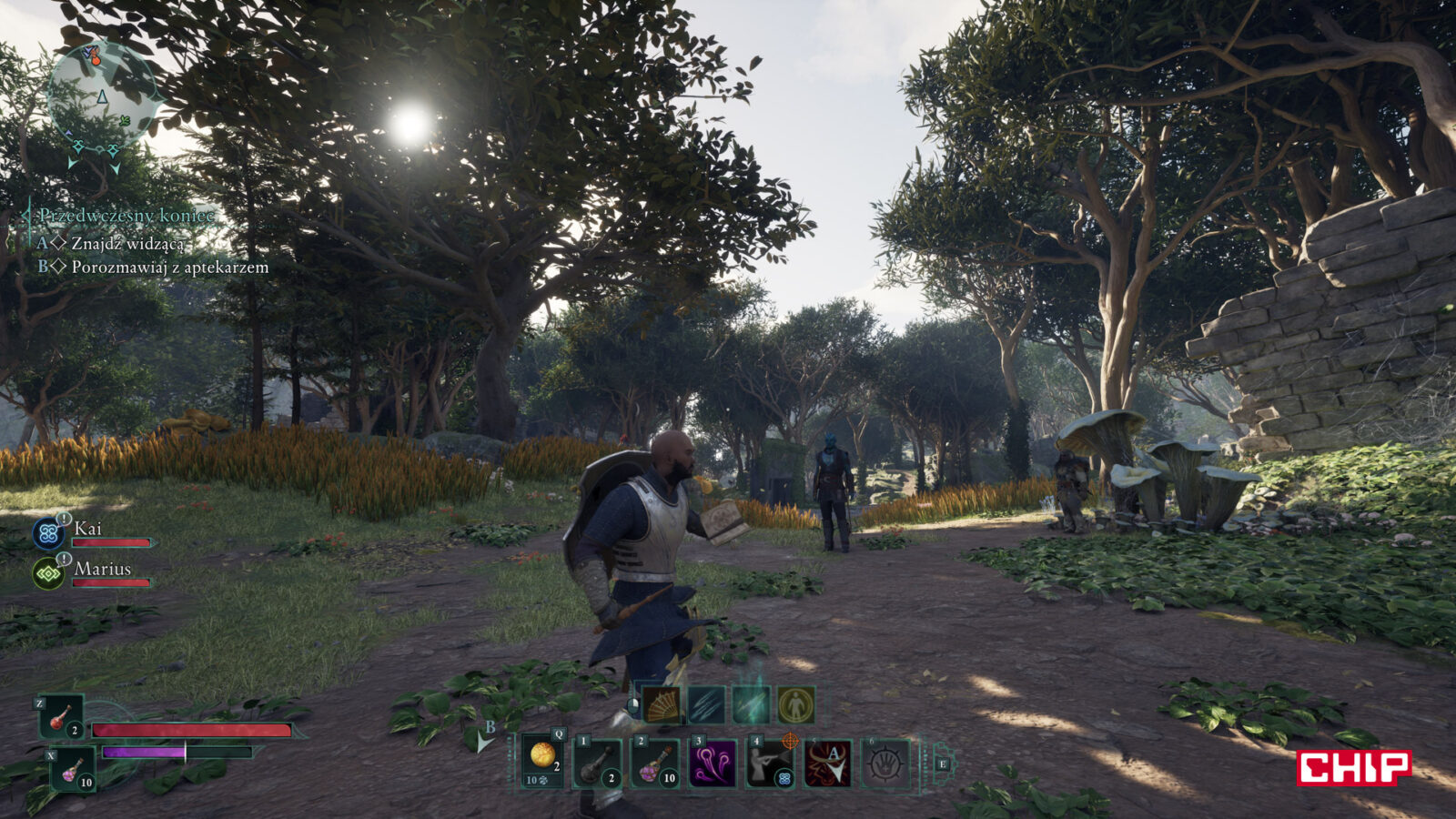Image resolution: width=1456 pixels, height=819 pixels.
Task: Select the quest title Przedwczesny koniec
Action: pos(126,216)
